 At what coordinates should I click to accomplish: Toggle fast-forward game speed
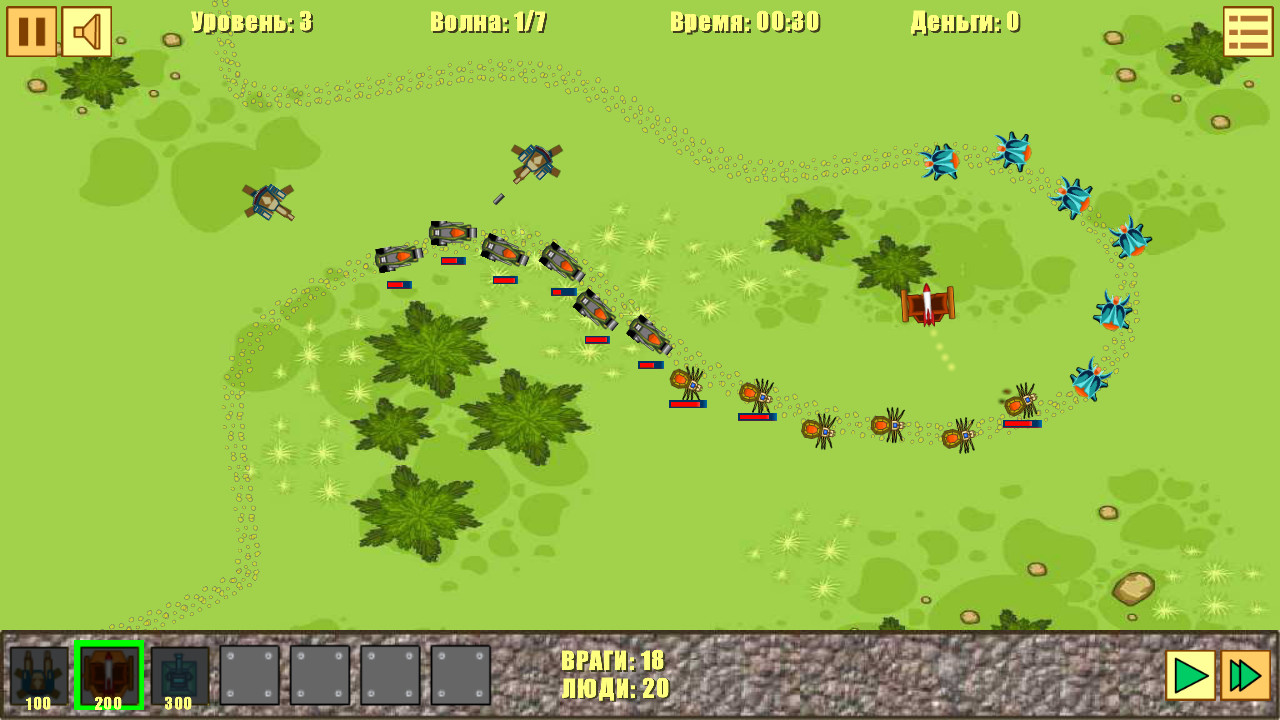tap(1240, 673)
